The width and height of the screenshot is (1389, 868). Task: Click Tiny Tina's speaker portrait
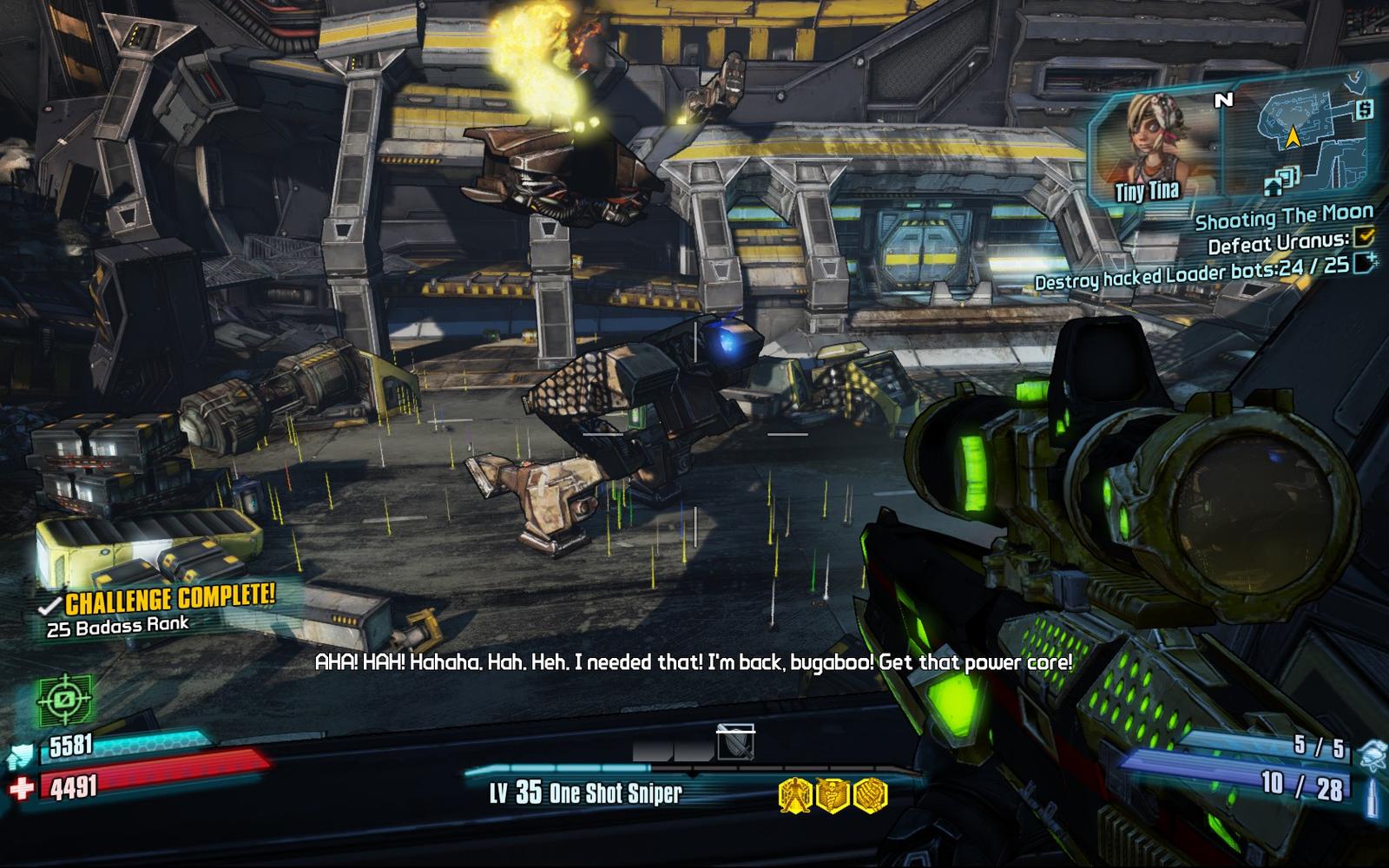1152,148
